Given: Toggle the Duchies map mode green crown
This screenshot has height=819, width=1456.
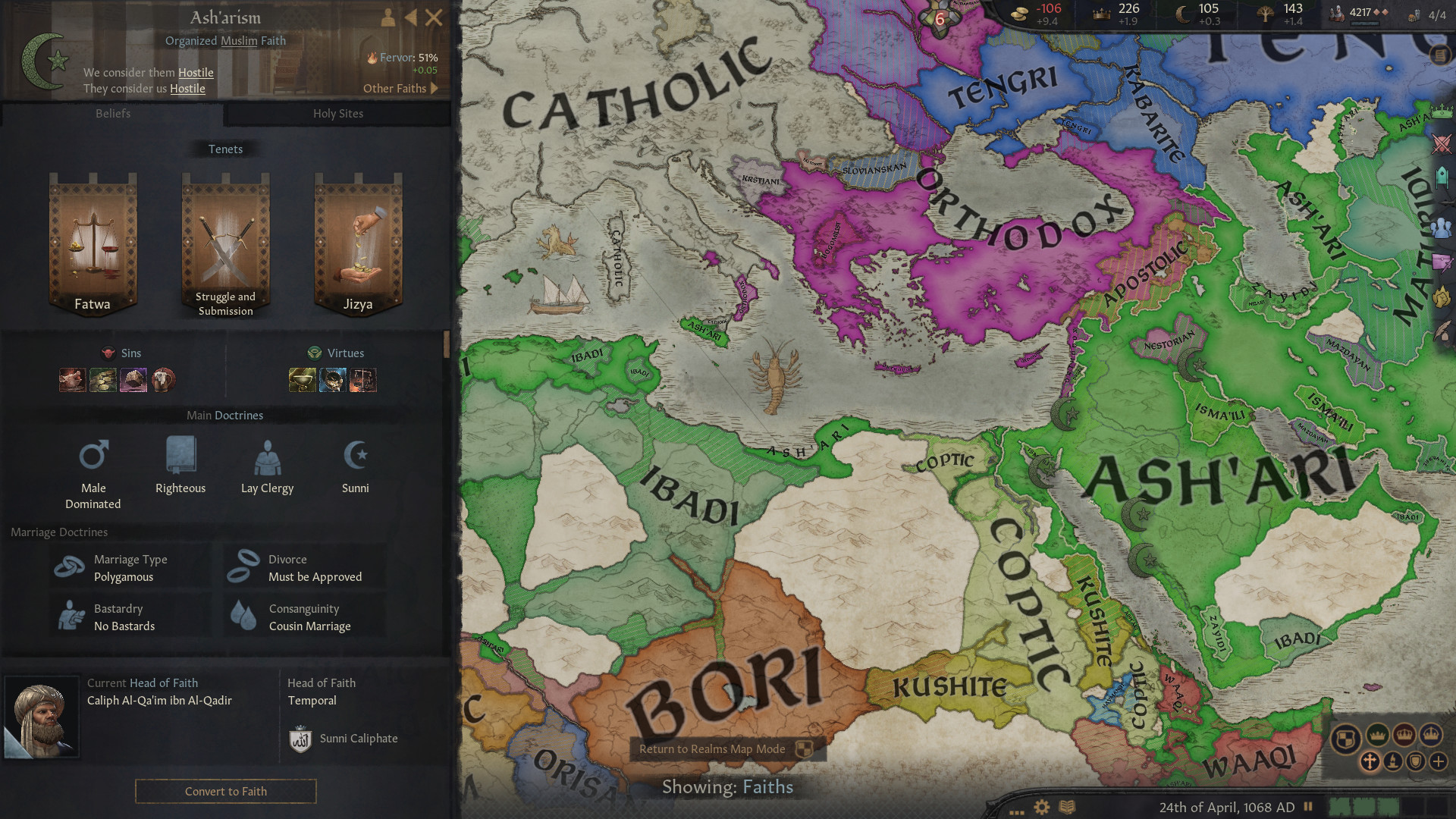Looking at the screenshot, I should (x=1378, y=736).
